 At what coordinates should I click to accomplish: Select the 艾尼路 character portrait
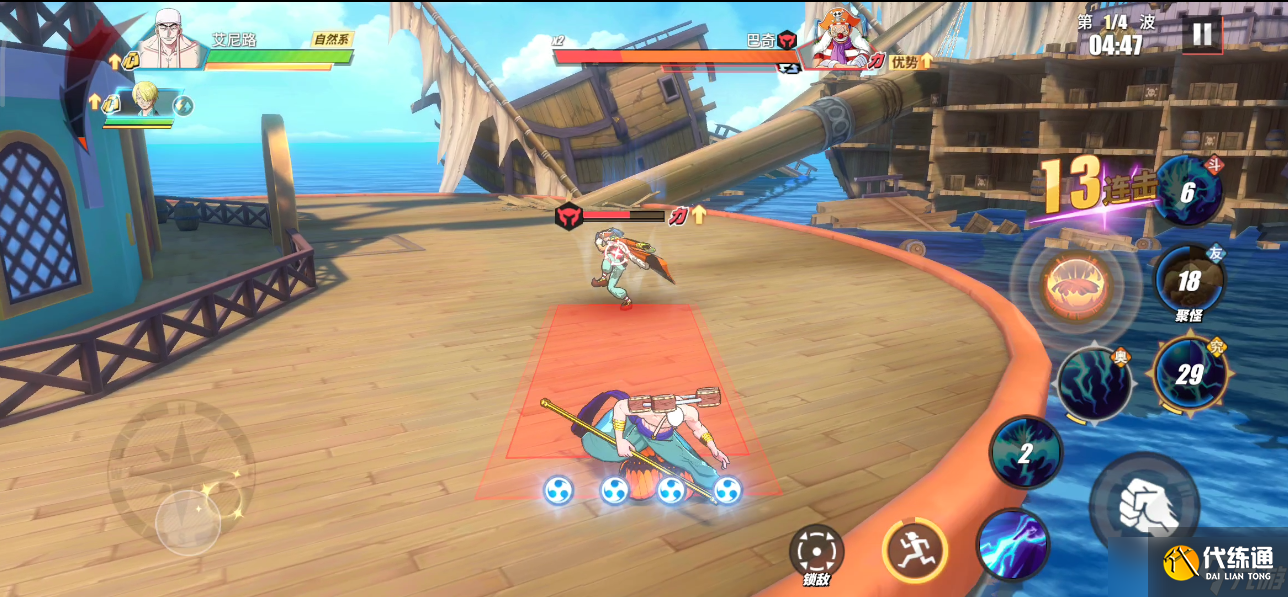pyautogui.click(x=170, y=40)
